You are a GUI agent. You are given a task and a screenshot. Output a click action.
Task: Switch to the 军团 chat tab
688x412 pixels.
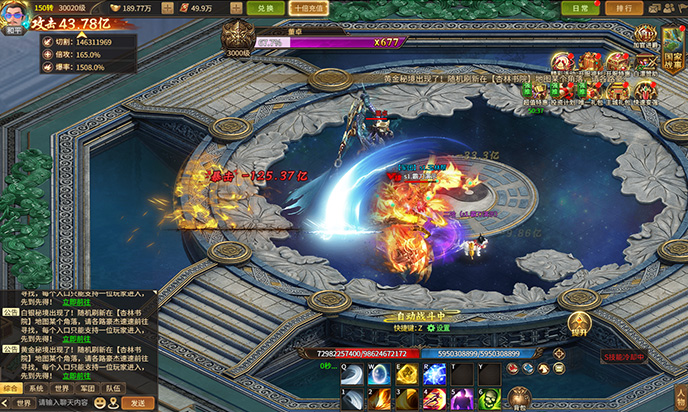88,388
